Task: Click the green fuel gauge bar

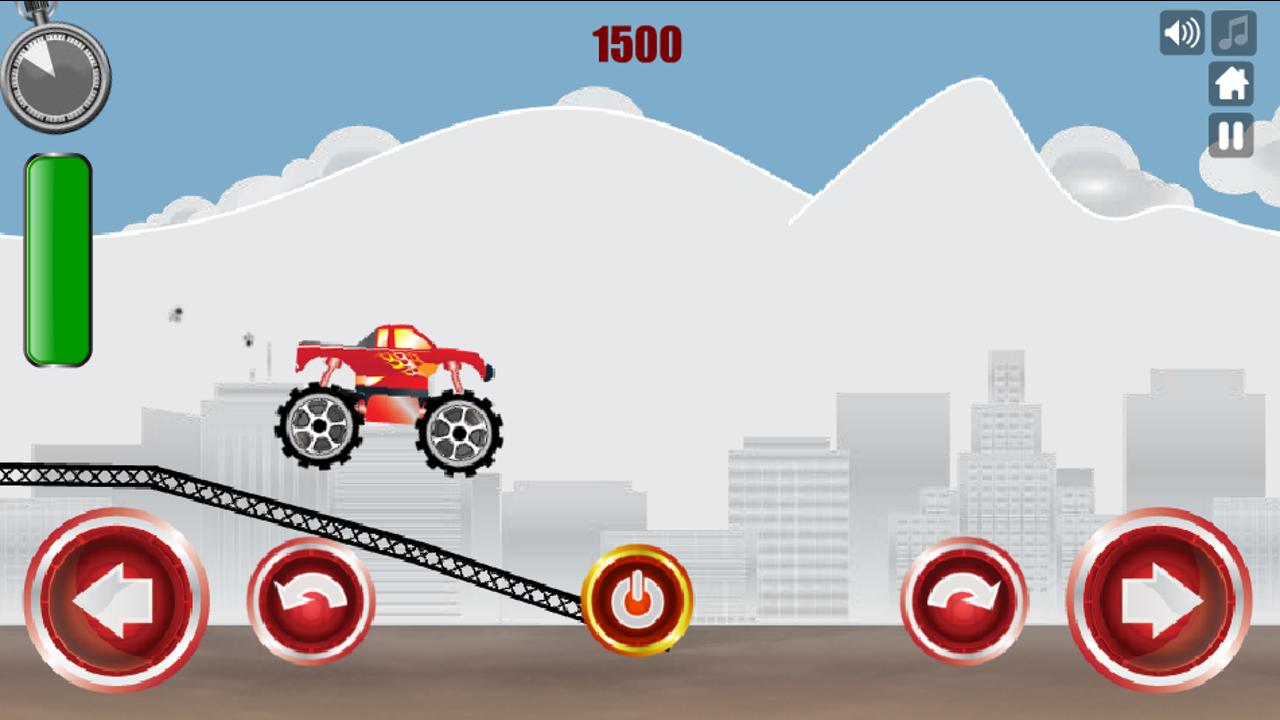Action: [57, 256]
